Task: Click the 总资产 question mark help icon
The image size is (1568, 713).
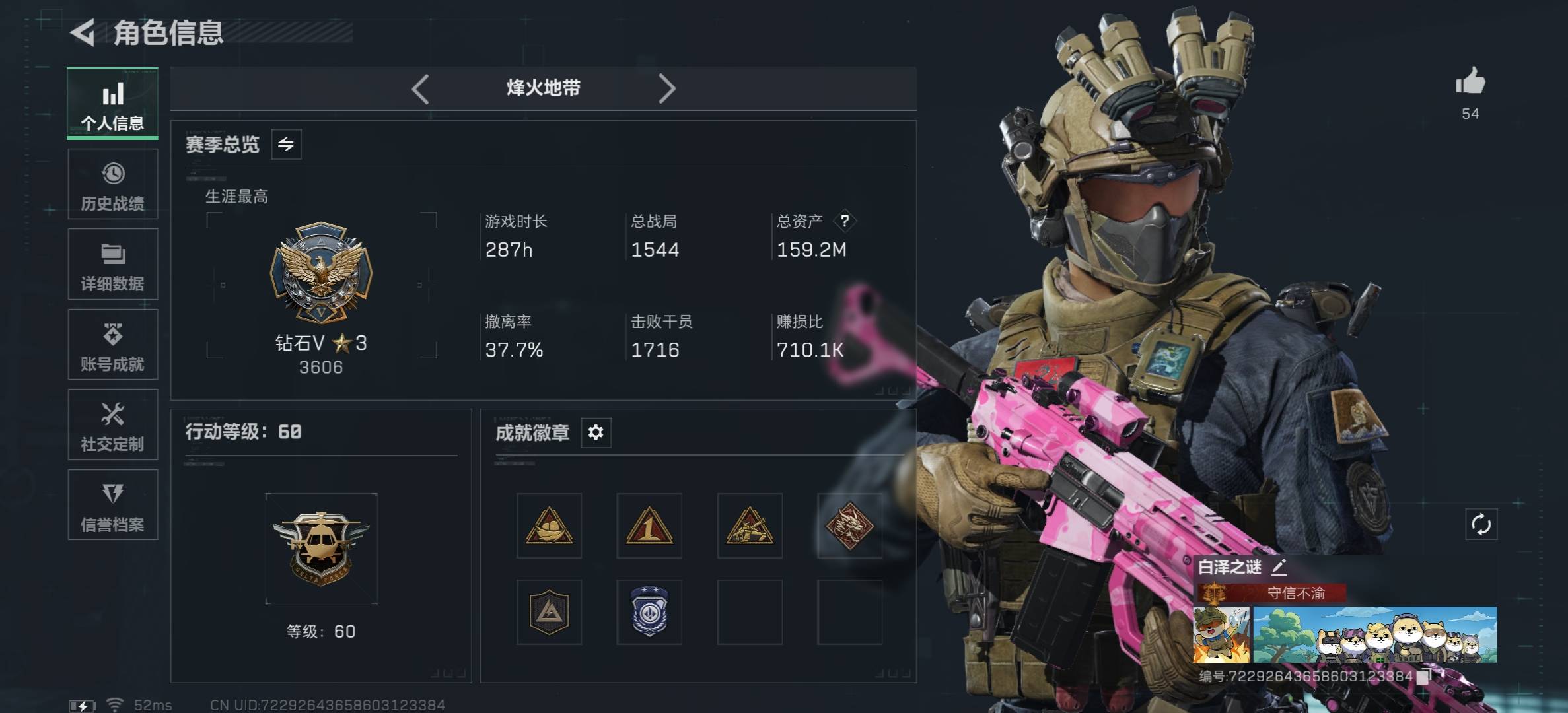Action: 845,221
